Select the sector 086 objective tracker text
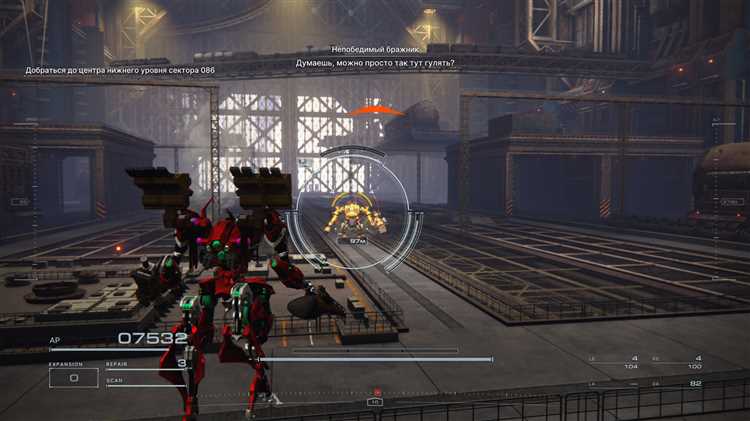The image size is (750, 421). click(x=120, y=71)
